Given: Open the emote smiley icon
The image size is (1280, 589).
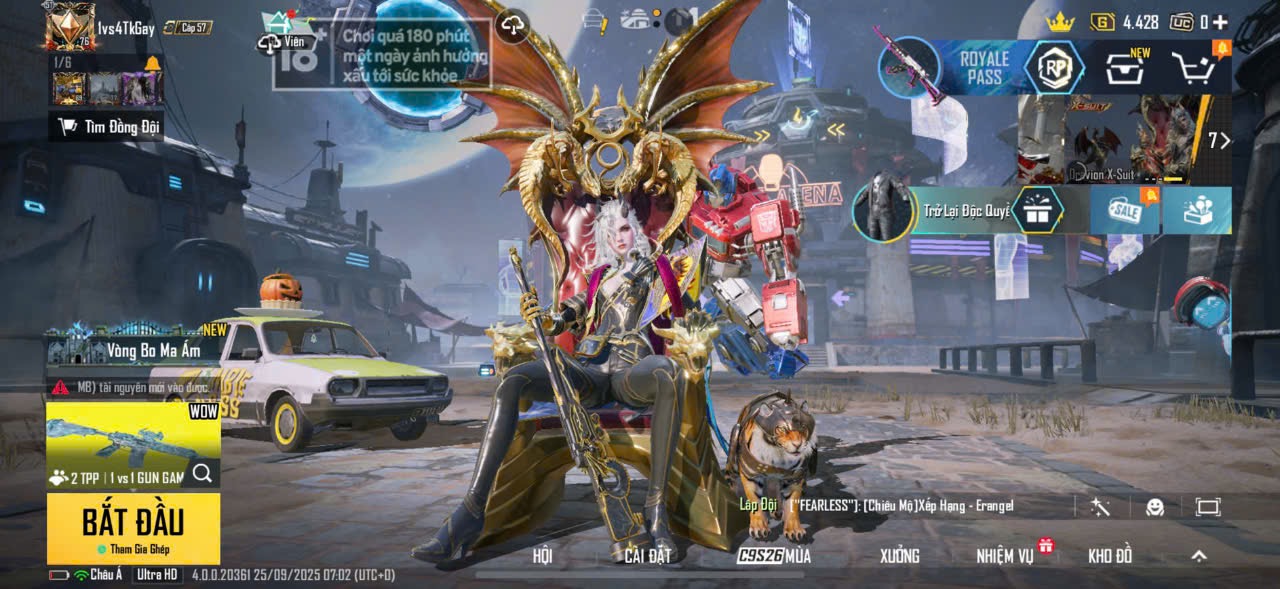Looking at the screenshot, I should click(1155, 507).
